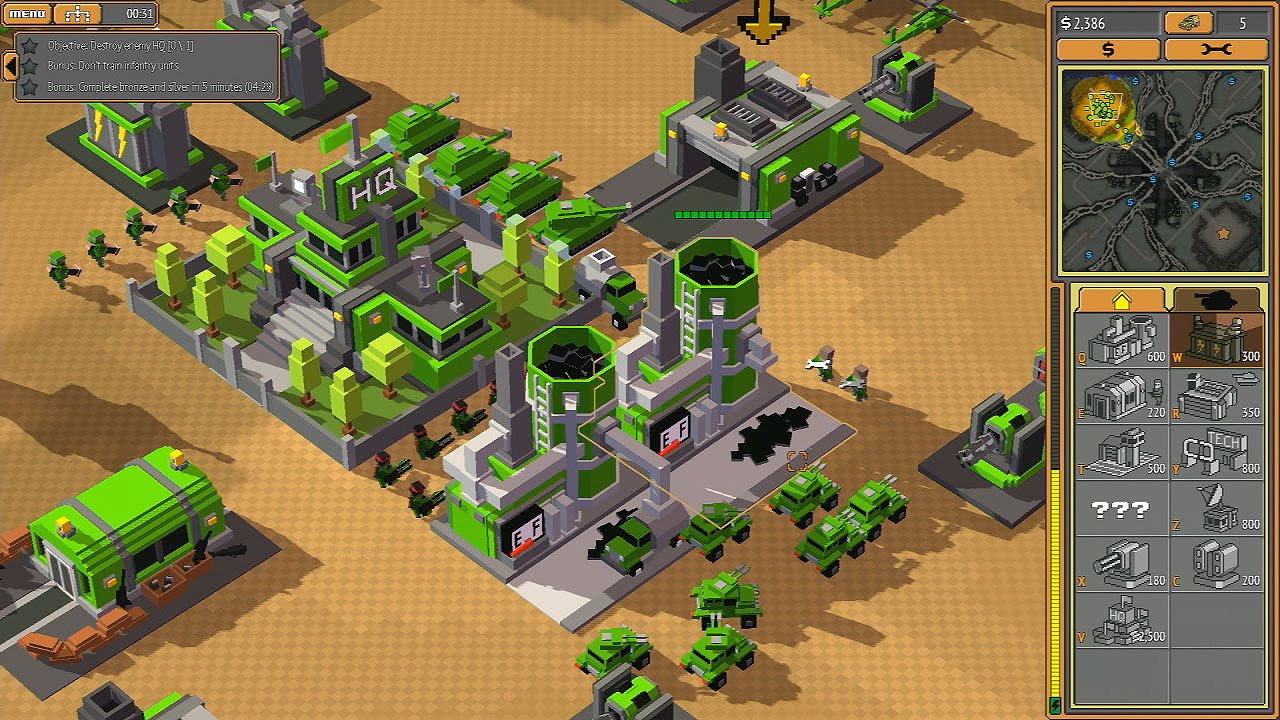Select the power plant costing 300

click(1216, 340)
